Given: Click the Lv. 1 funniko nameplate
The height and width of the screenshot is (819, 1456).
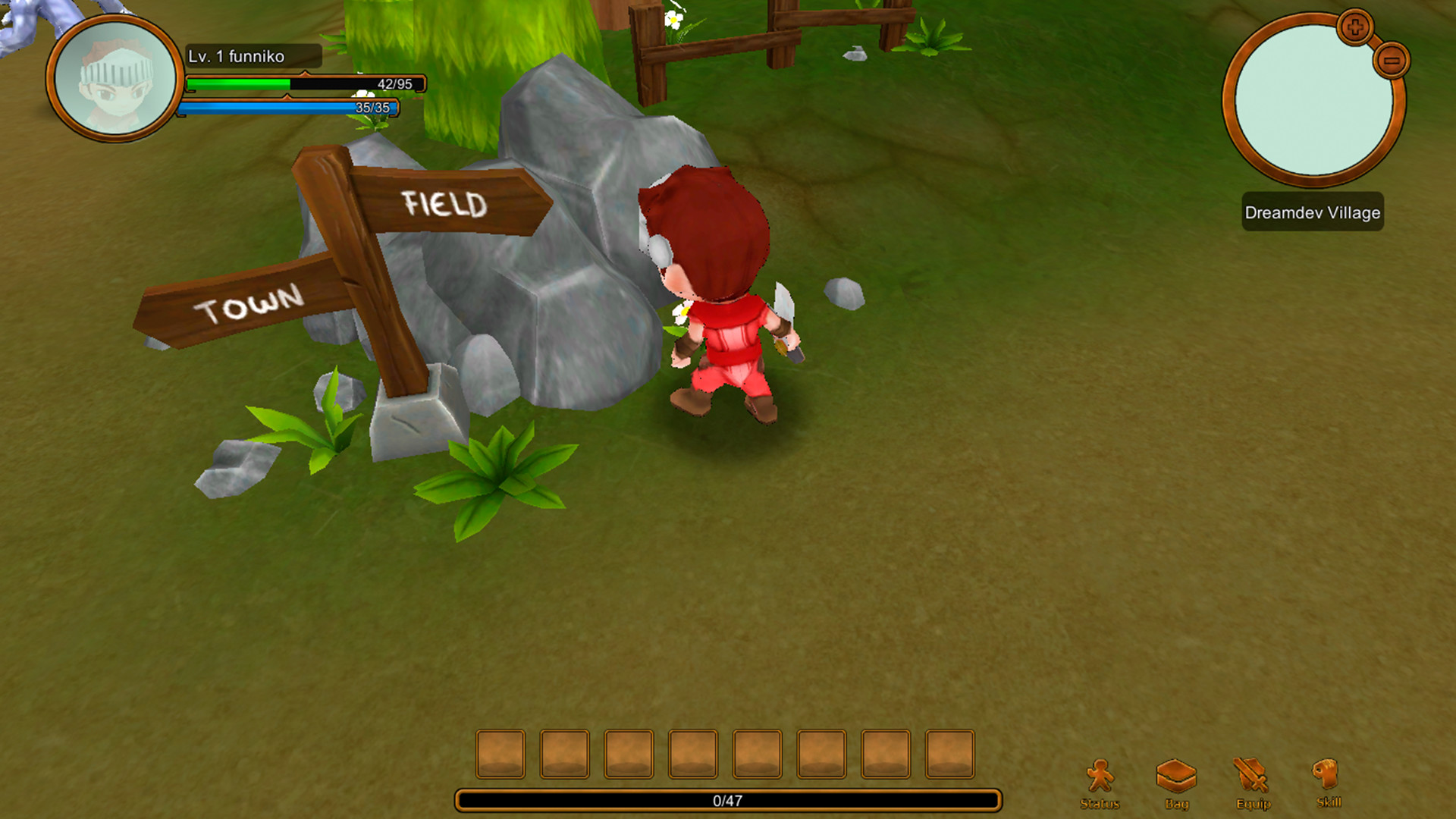Looking at the screenshot, I should [253, 55].
